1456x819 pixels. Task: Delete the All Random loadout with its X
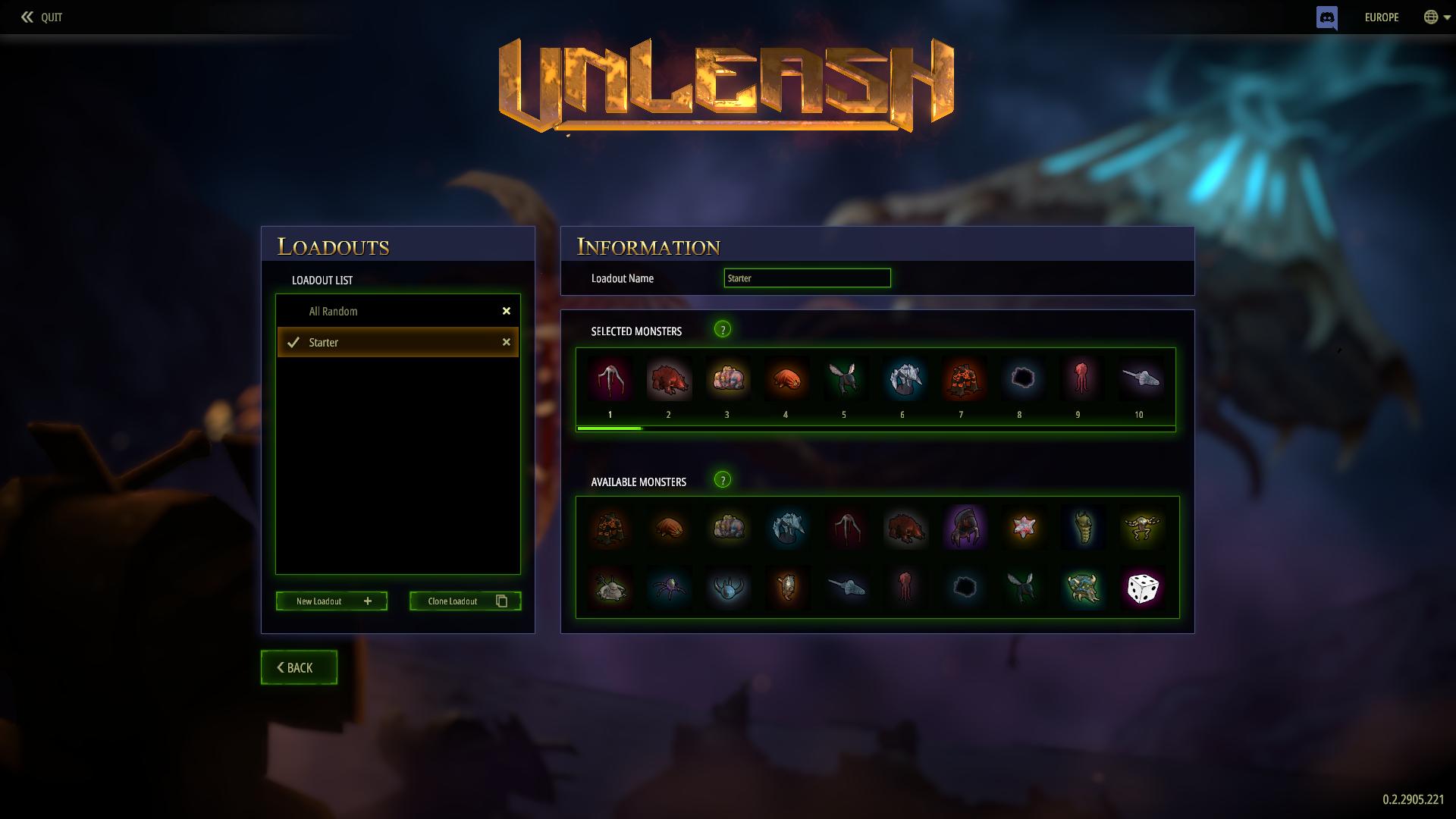tap(506, 311)
